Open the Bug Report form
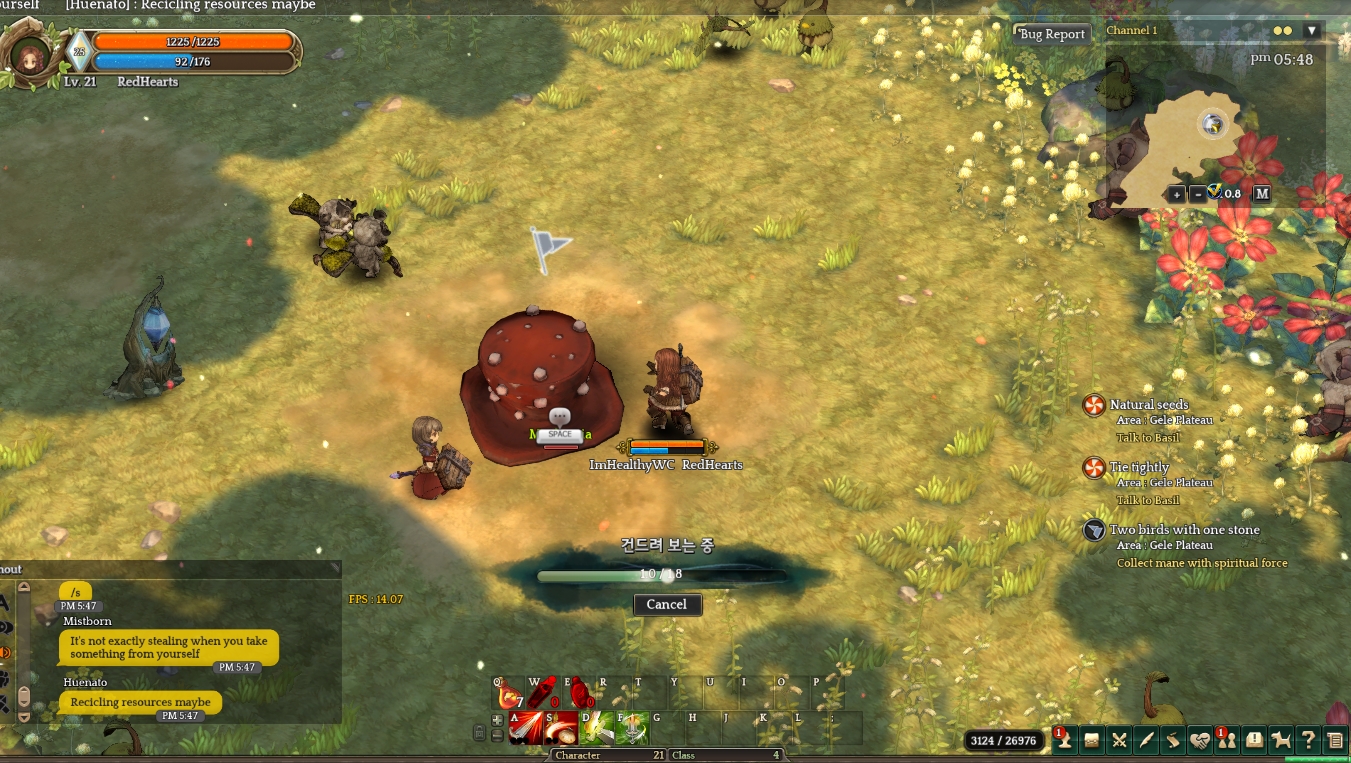The height and width of the screenshot is (763, 1351). 1051,34
